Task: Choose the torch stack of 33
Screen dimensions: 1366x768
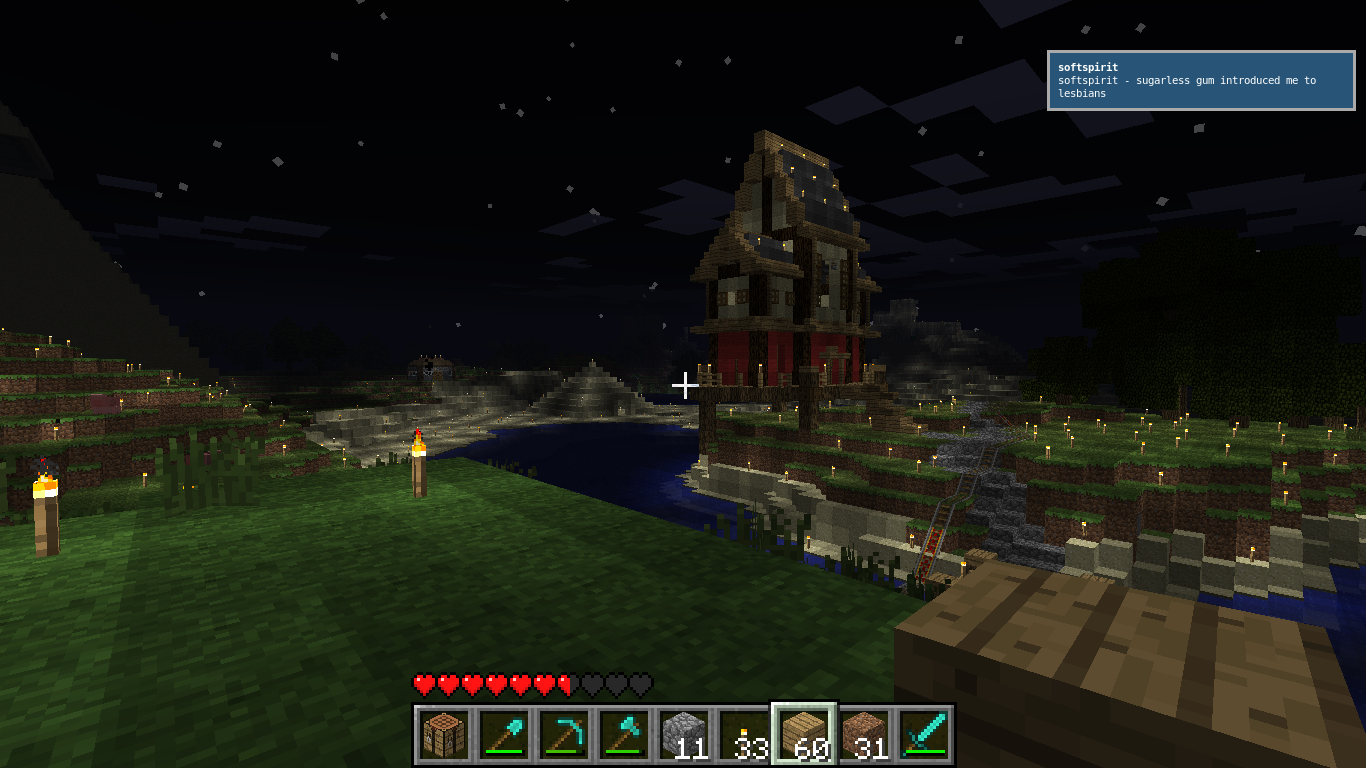Action: (744, 735)
